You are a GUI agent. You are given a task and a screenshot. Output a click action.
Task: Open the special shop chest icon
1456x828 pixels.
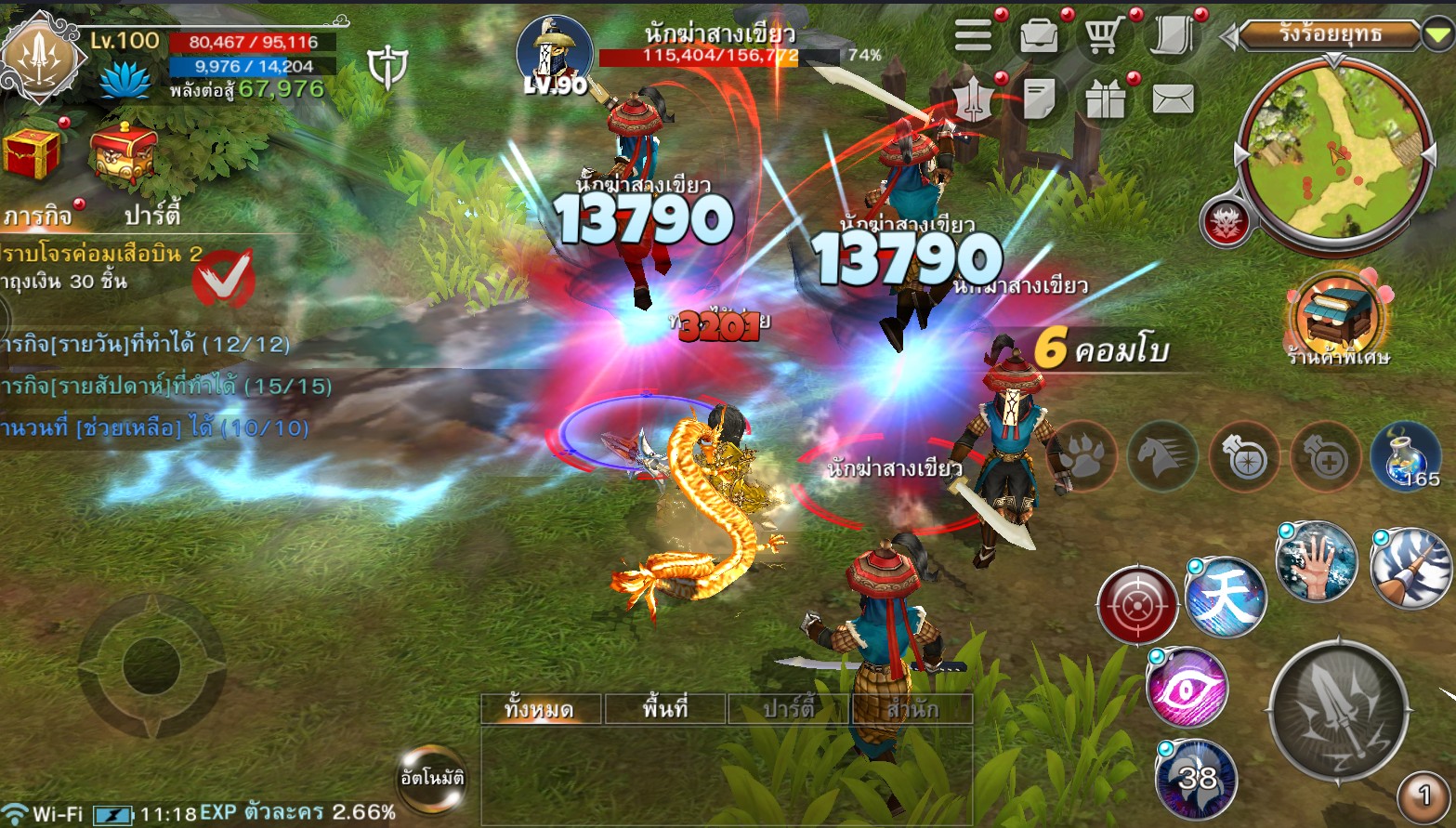point(1337,317)
